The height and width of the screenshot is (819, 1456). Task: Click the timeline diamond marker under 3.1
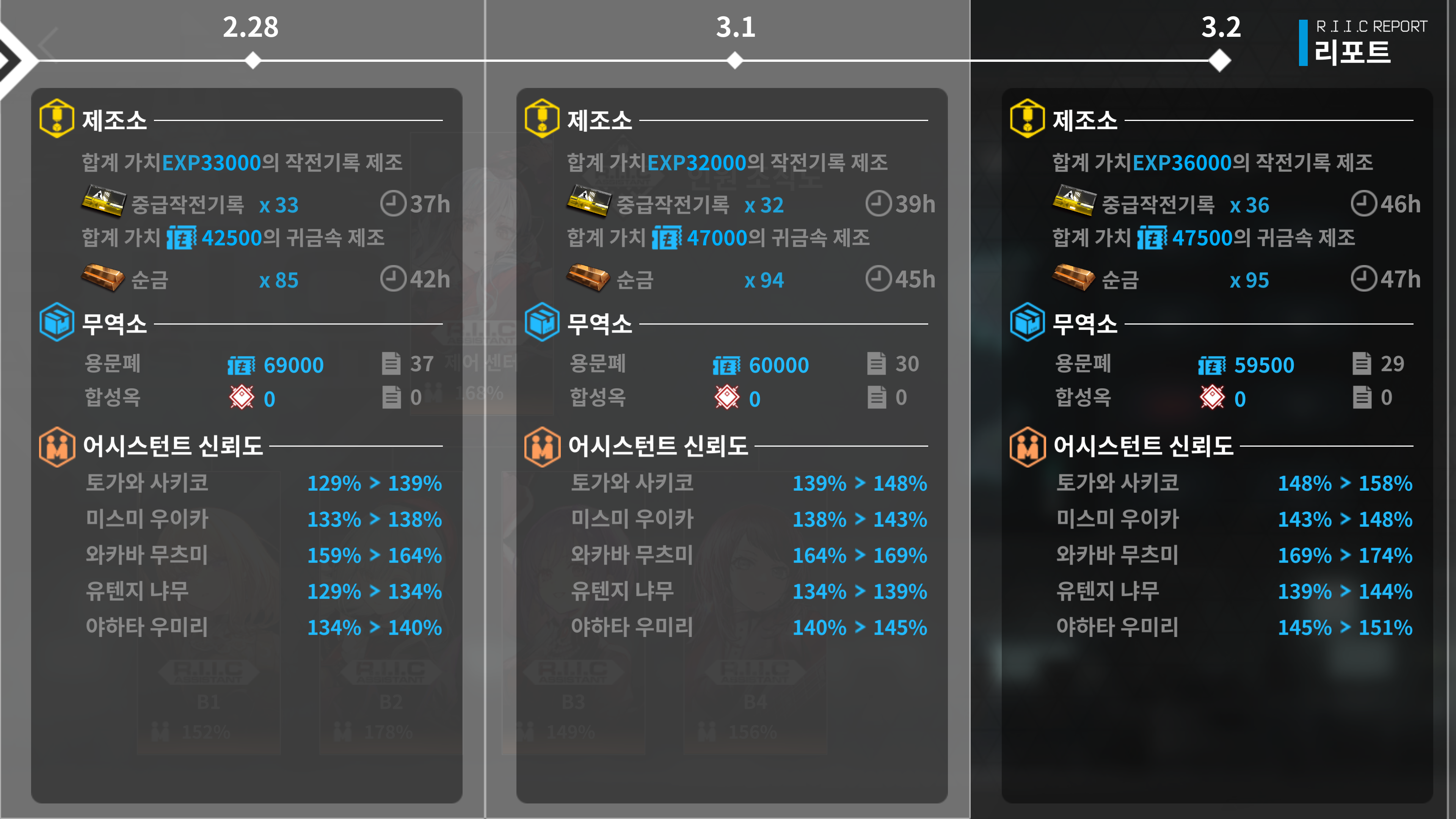tap(735, 58)
